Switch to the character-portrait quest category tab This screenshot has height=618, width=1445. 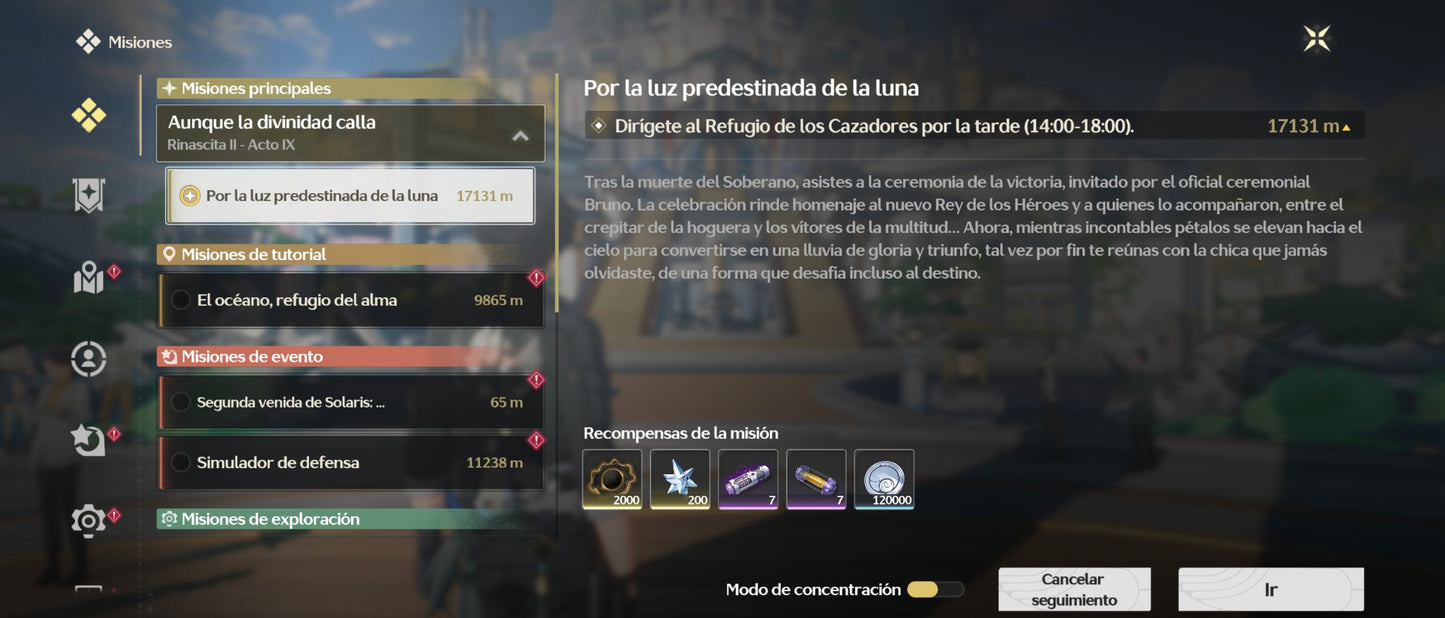pyautogui.click(x=89, y=359)
